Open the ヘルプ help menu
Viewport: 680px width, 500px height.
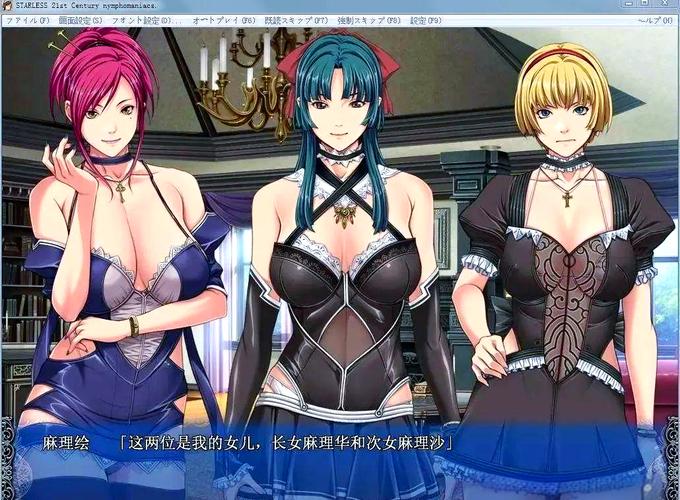(654, 19)
